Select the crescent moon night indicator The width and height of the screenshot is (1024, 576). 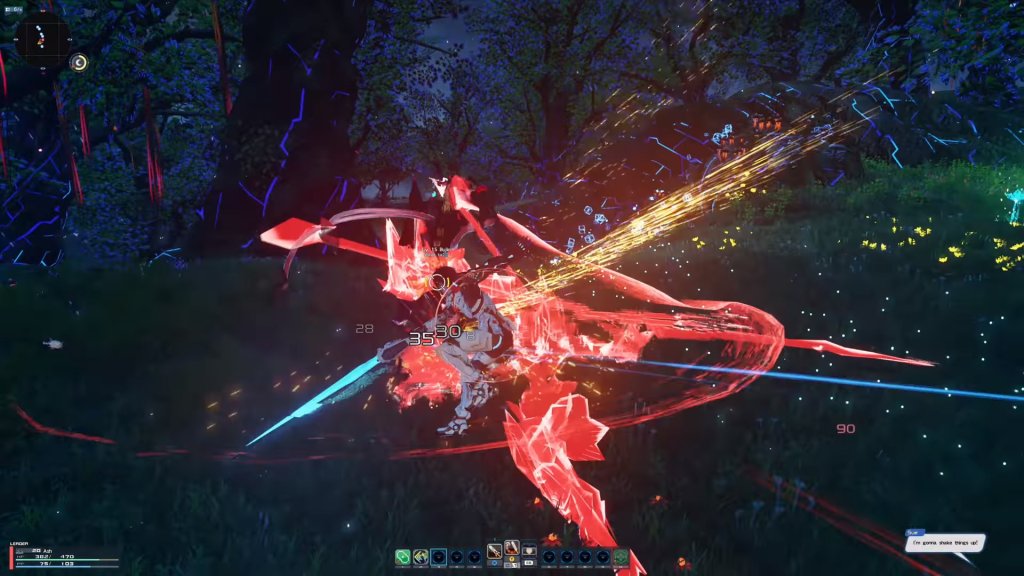[x=80, y=63]
